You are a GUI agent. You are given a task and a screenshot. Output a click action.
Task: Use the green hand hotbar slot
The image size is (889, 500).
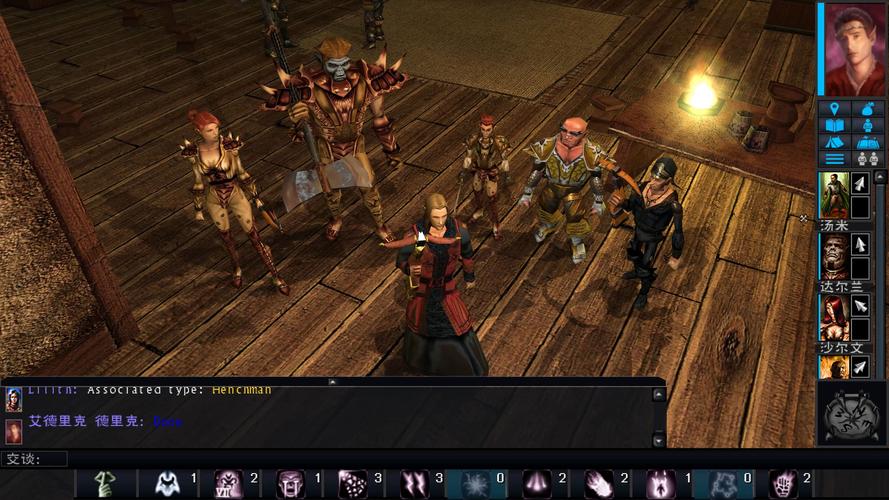coord(104,484)
